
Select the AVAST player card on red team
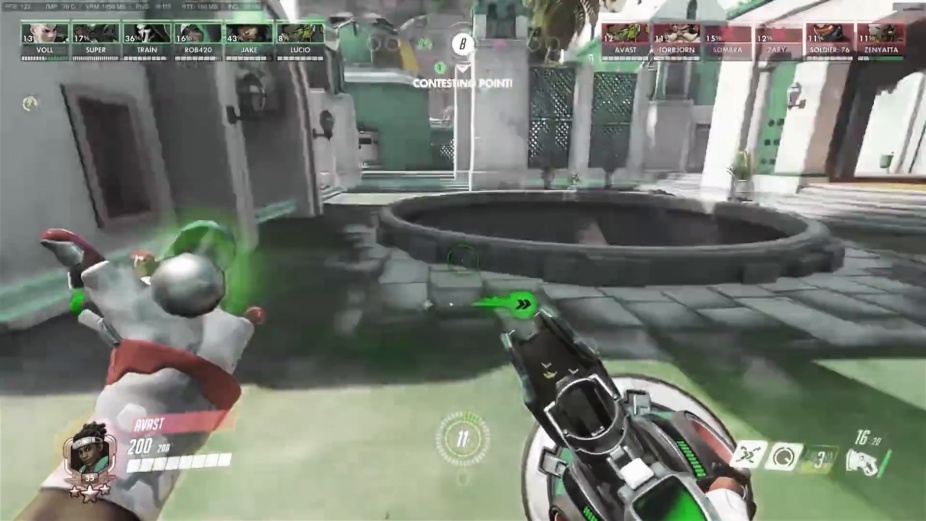tap(625, 41)
